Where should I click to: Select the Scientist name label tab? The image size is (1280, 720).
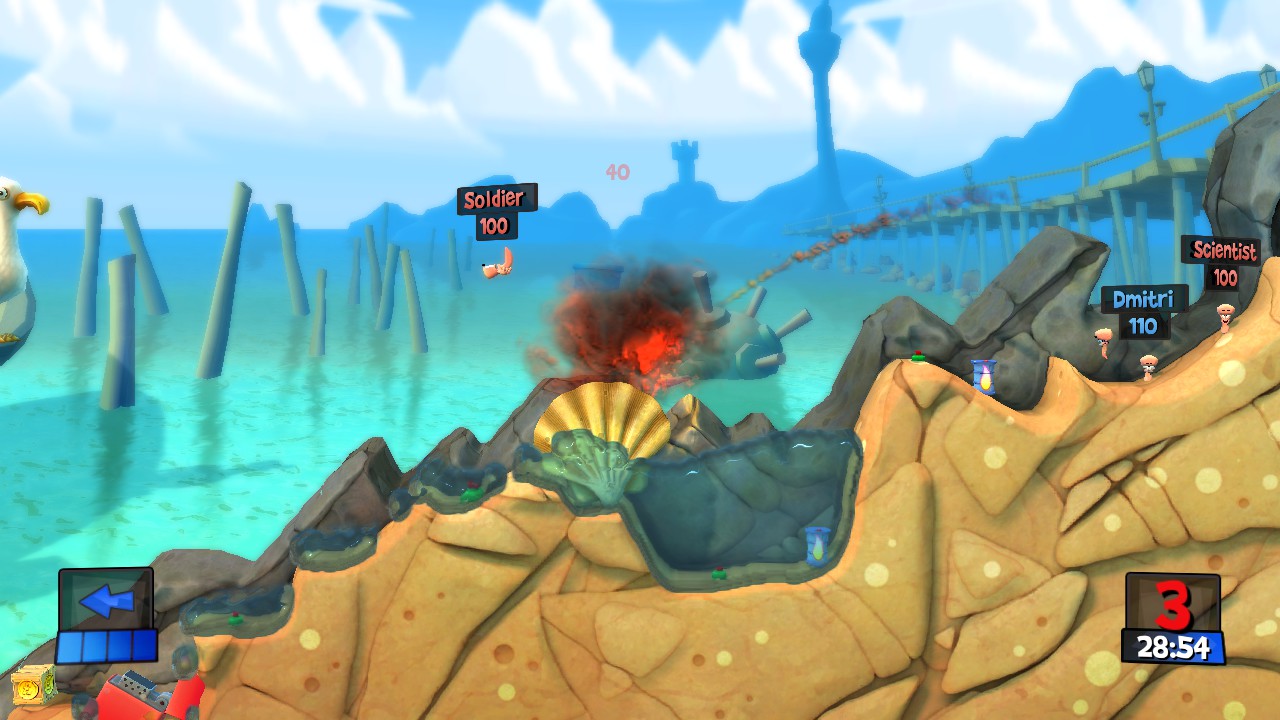(x=1223, y=251)
